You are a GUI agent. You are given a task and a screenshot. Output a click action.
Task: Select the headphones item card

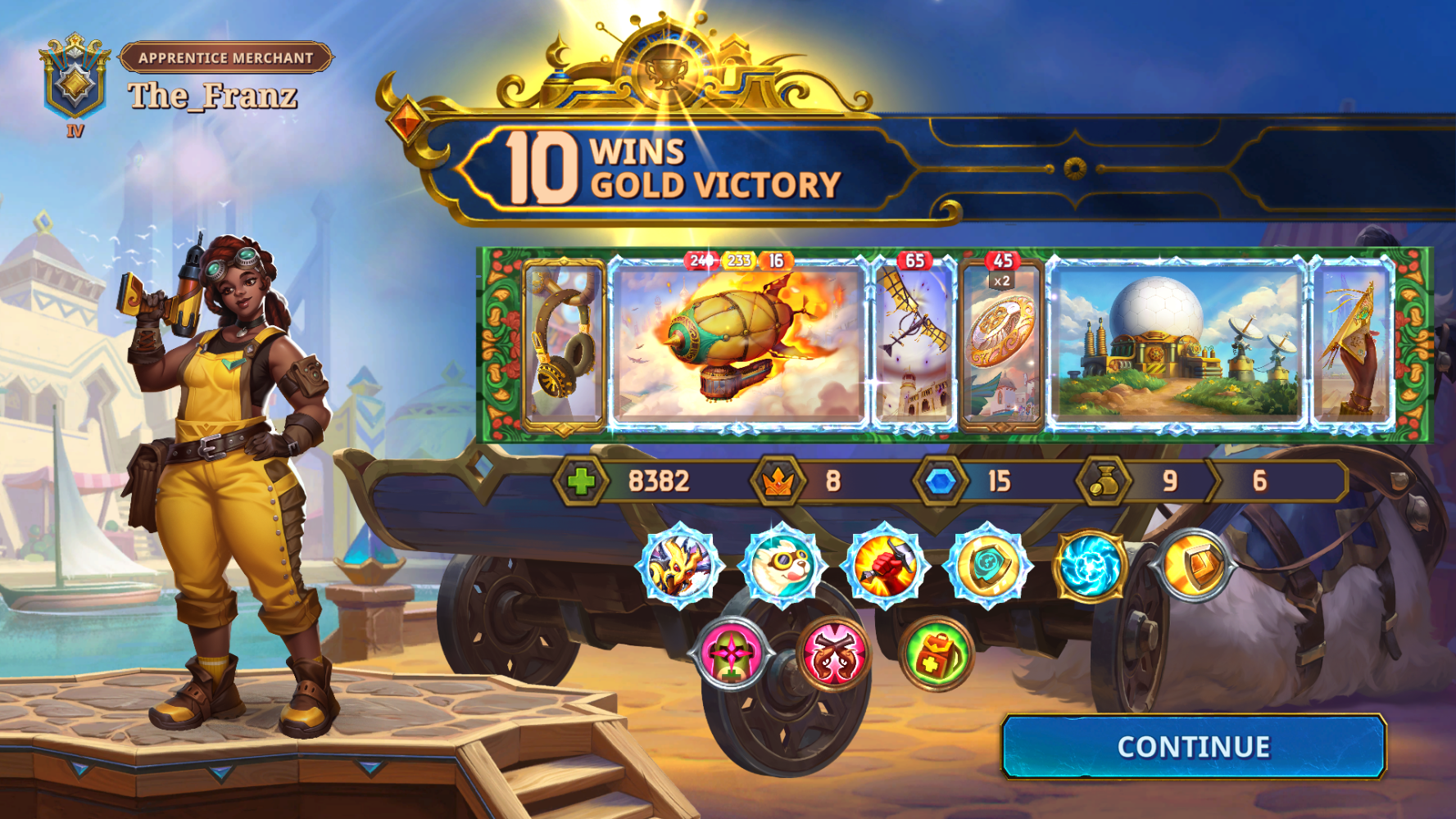564,346
